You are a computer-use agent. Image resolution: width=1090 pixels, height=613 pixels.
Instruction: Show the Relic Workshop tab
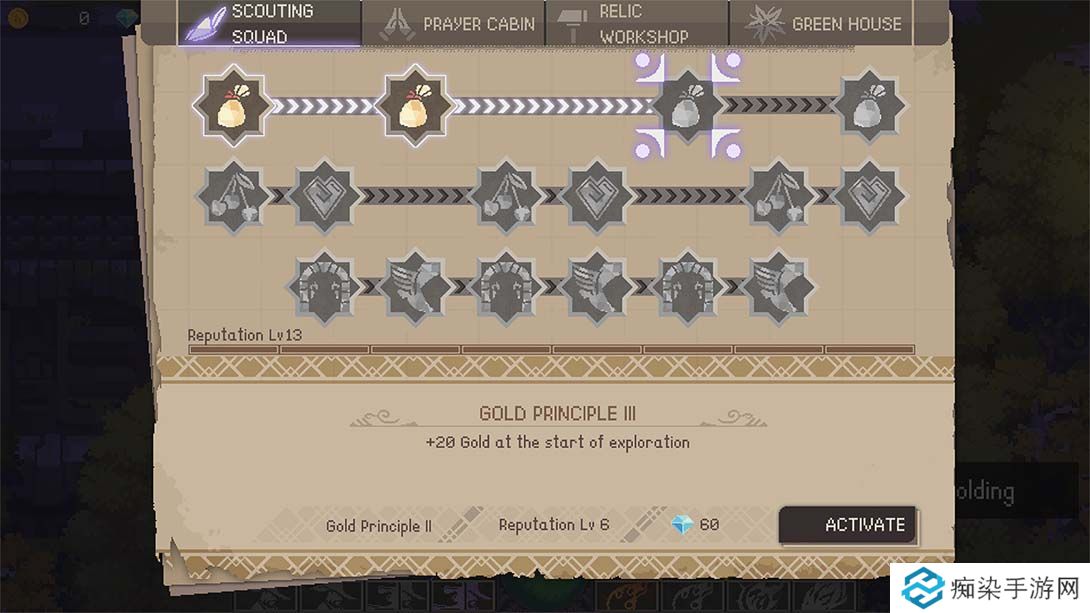coord(637,23)
